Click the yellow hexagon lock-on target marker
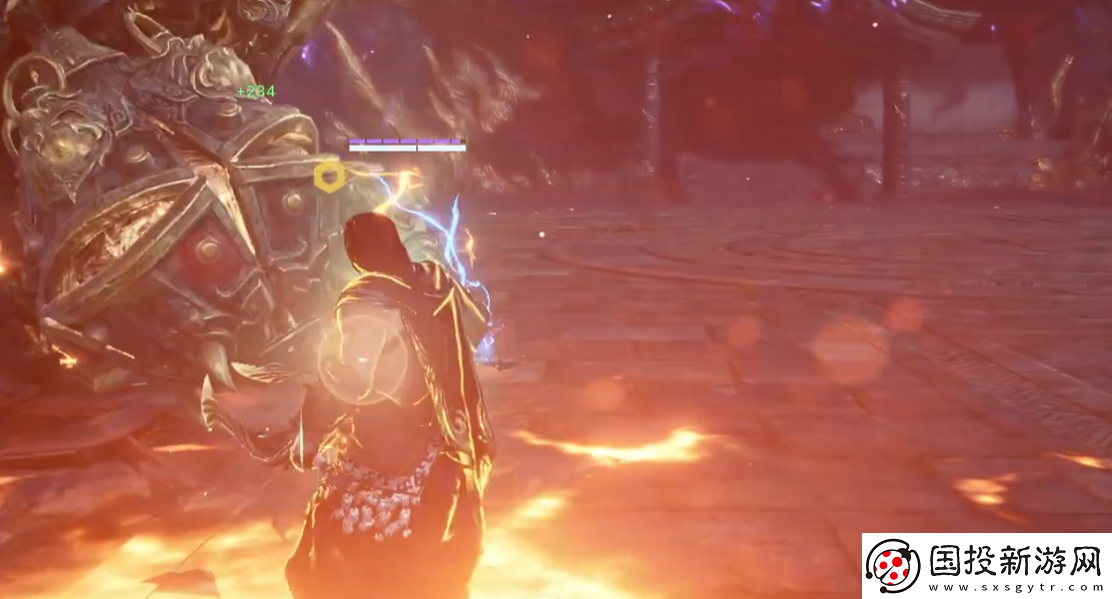 click(x=329, y=178)
